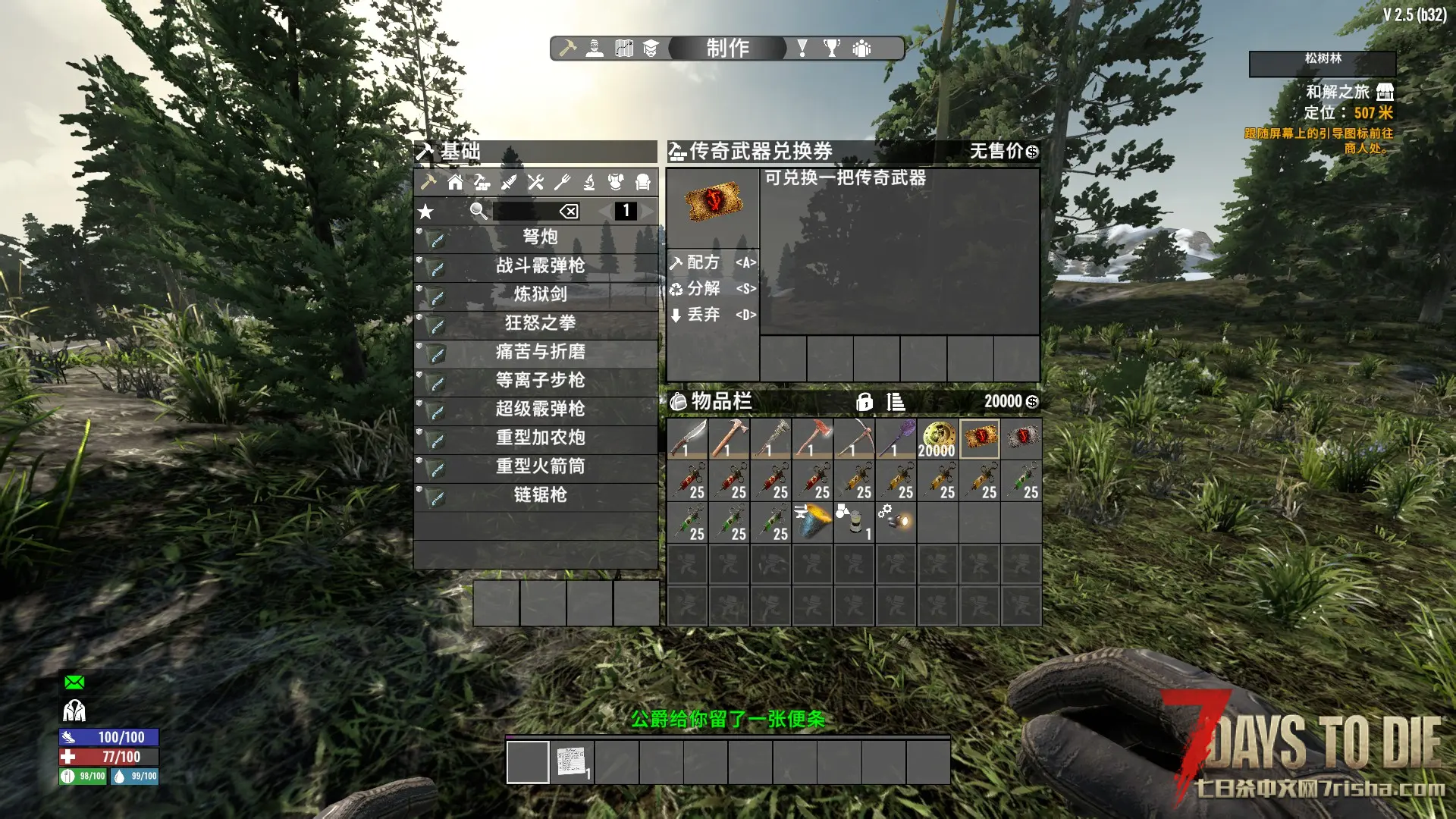This screenshot has width=1456, height=819.
Task: Open the map tab in the top bar
Action: (623, 49)
